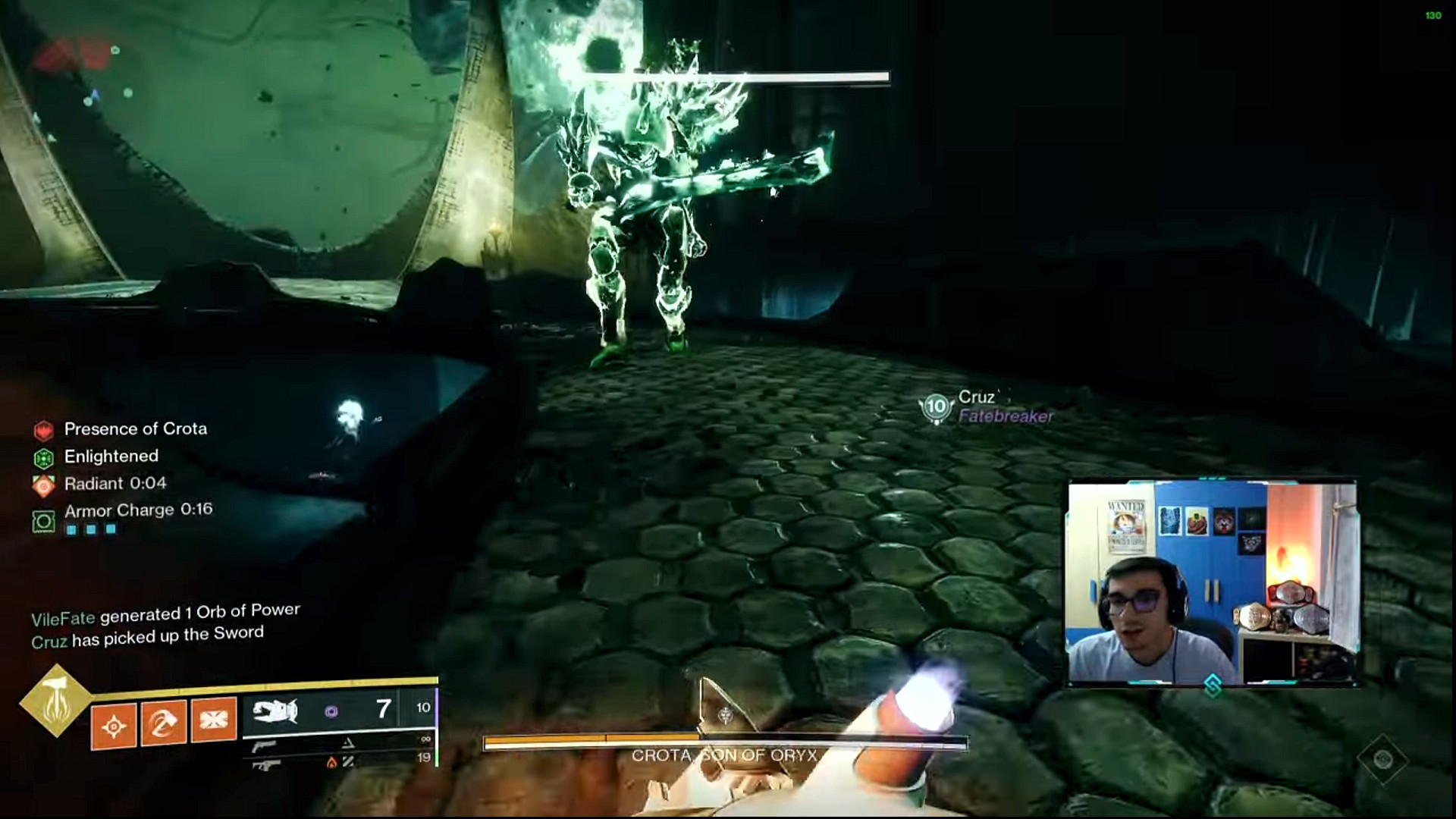Select the orange grenade ability icon
1456x819 pixels.
point(114,725)
